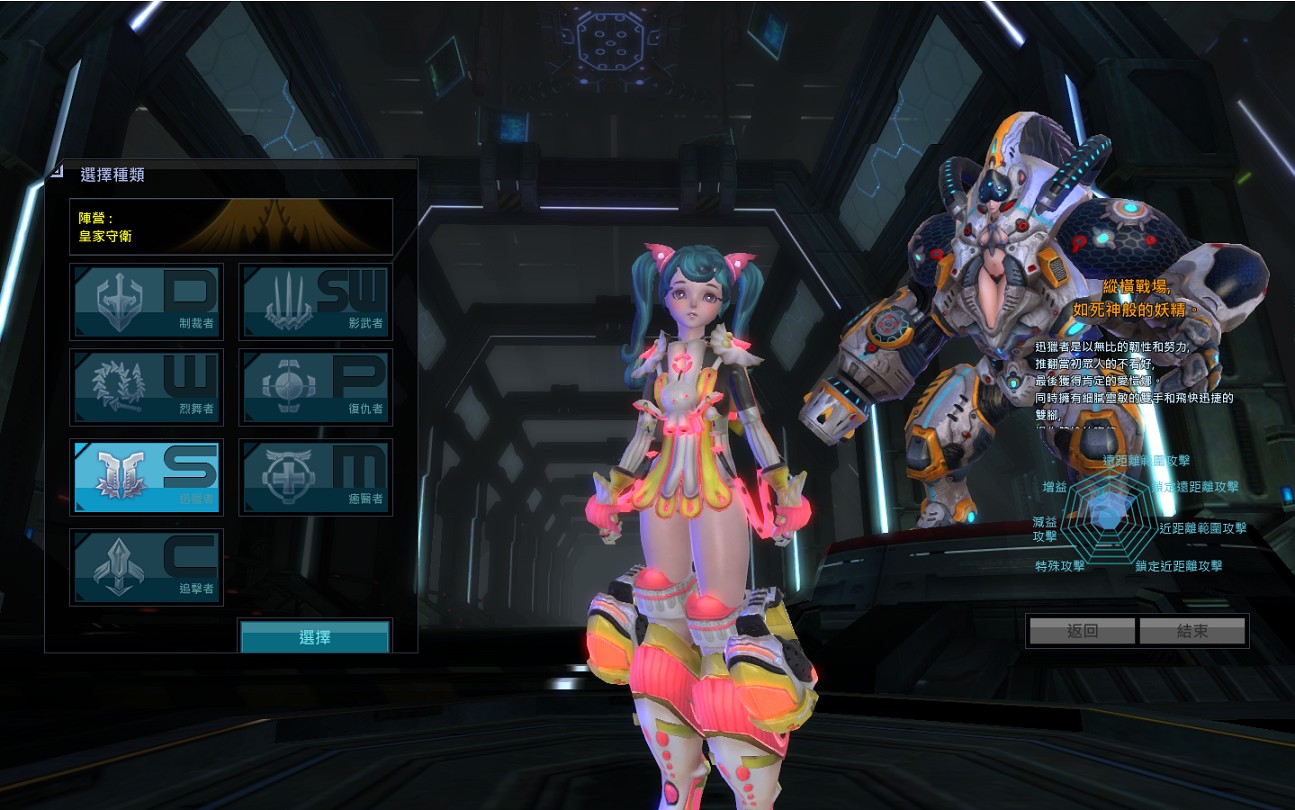Confirm class with the 選擇 button
Screen dimensions: 1295x810
(x=315, y=637)
